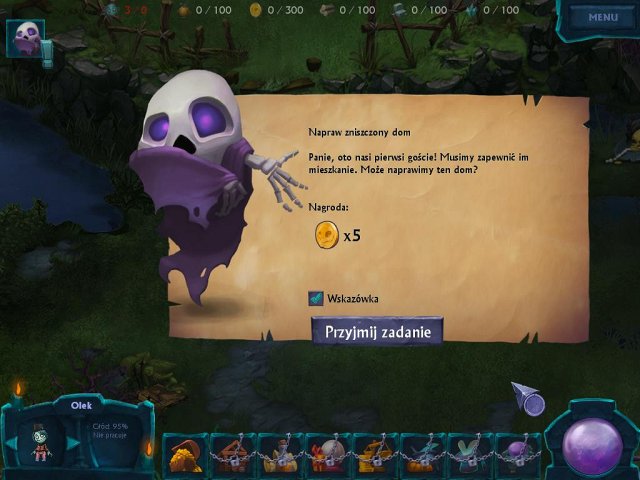640x480 pixels.
Task: Select the gold pile build slot
Action: (185, 454)
